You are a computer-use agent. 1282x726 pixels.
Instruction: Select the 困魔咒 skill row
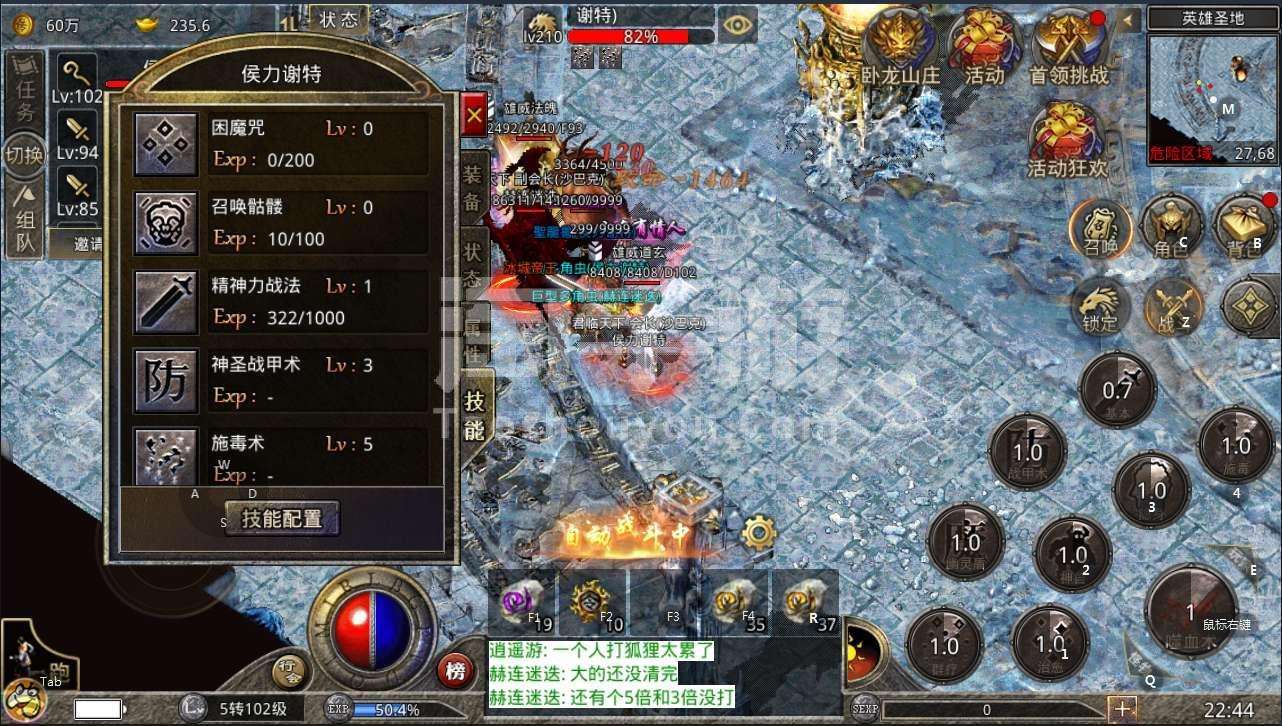point(281,143)
